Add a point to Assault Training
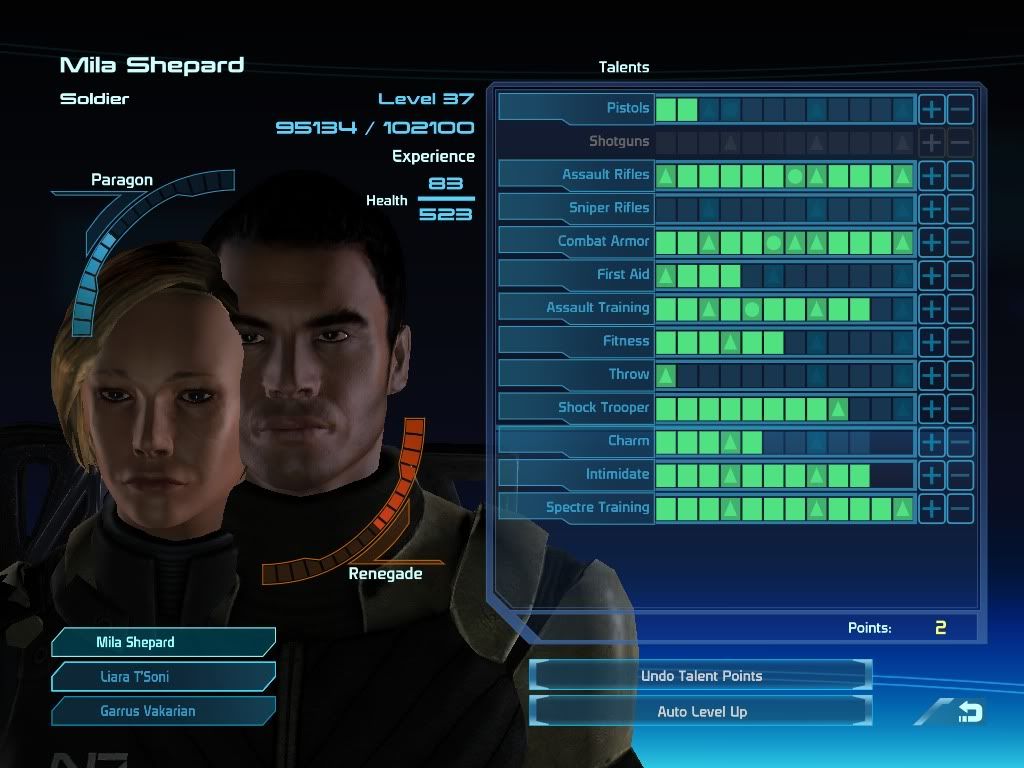Image resolution: width=1024 pixels, height=768 pixels. pyautogui.click(x=931, y=308)
